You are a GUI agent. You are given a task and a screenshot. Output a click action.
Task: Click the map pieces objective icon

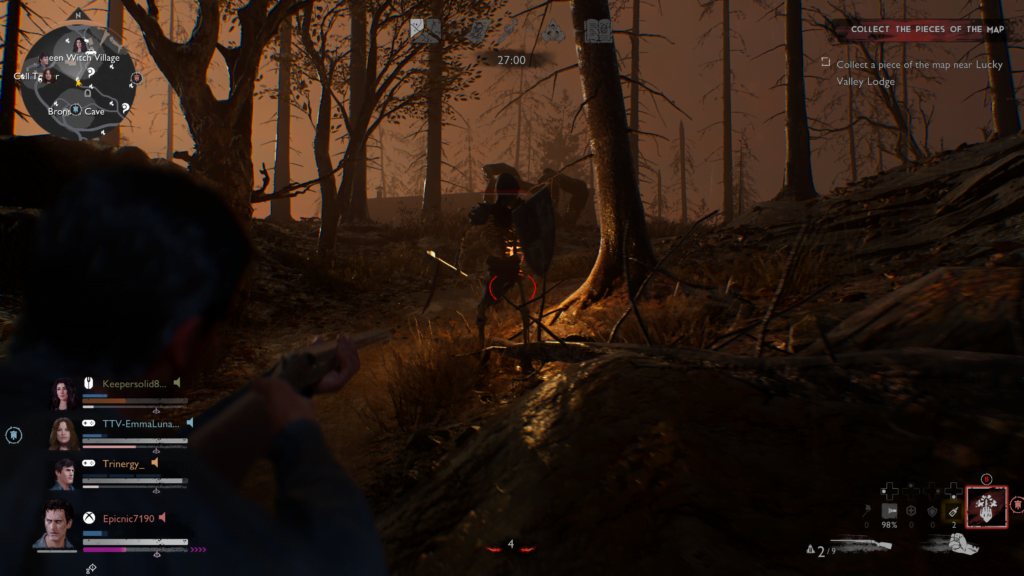click(x=425, y=31)
